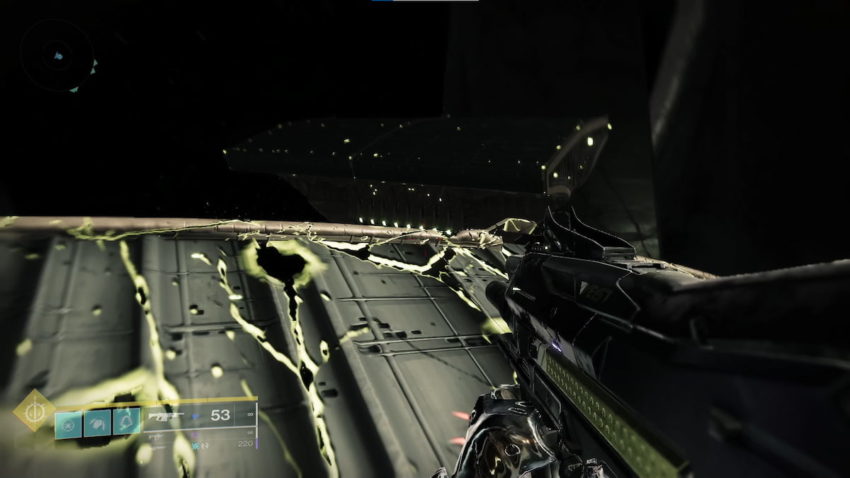The image size is (850, 478).
Task: Select the equipped rifle weapon icon
Action: click(167, 416)
